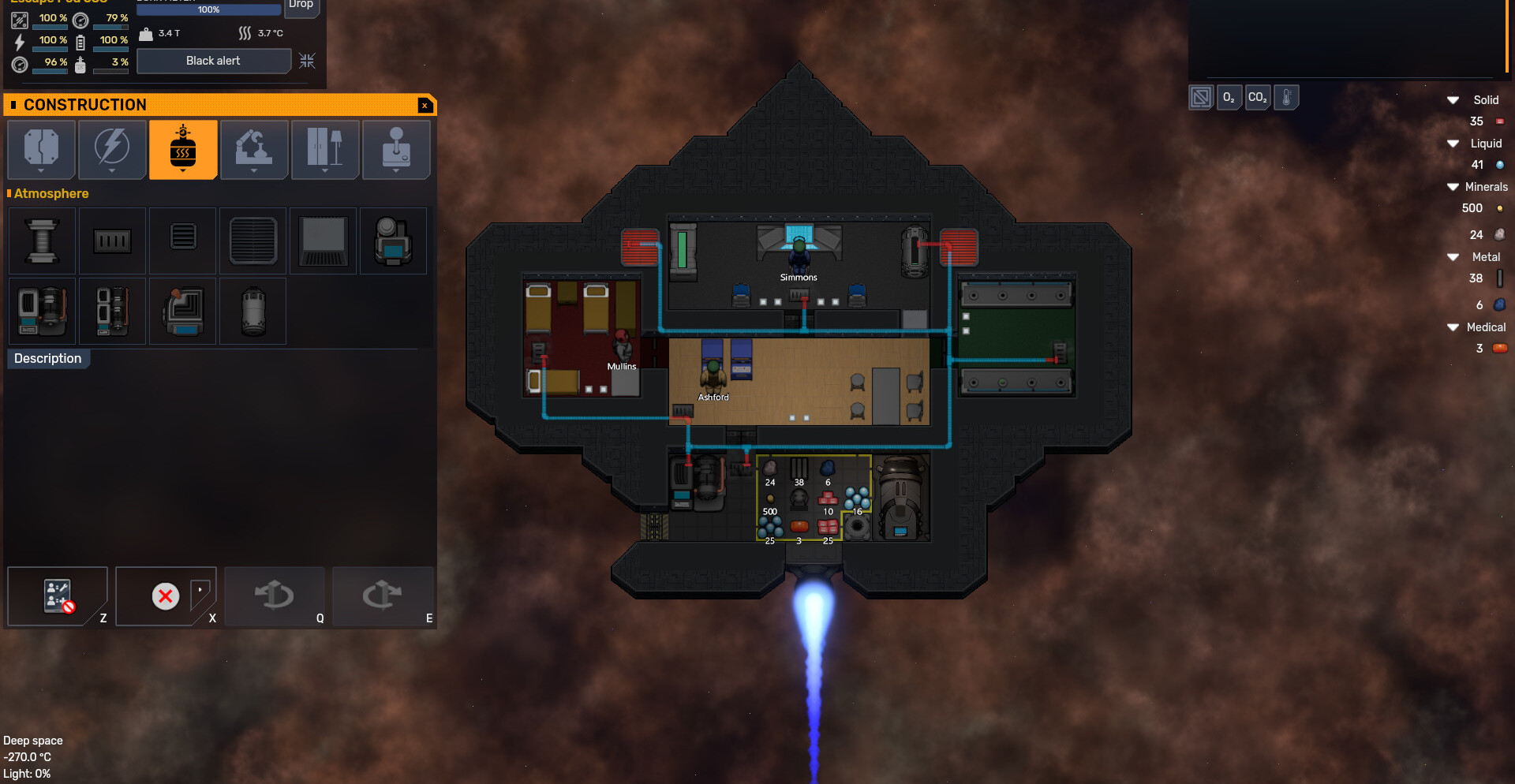Show the temperature overlay thermometer
This screenshot has width=1515, height=784.
pyautogui.click(x=1286, y=98)
